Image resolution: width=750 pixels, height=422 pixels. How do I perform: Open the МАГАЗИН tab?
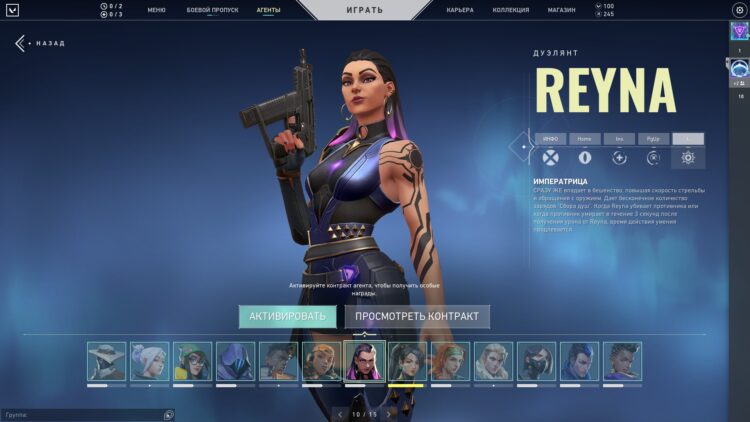click(x=561, y=10)
